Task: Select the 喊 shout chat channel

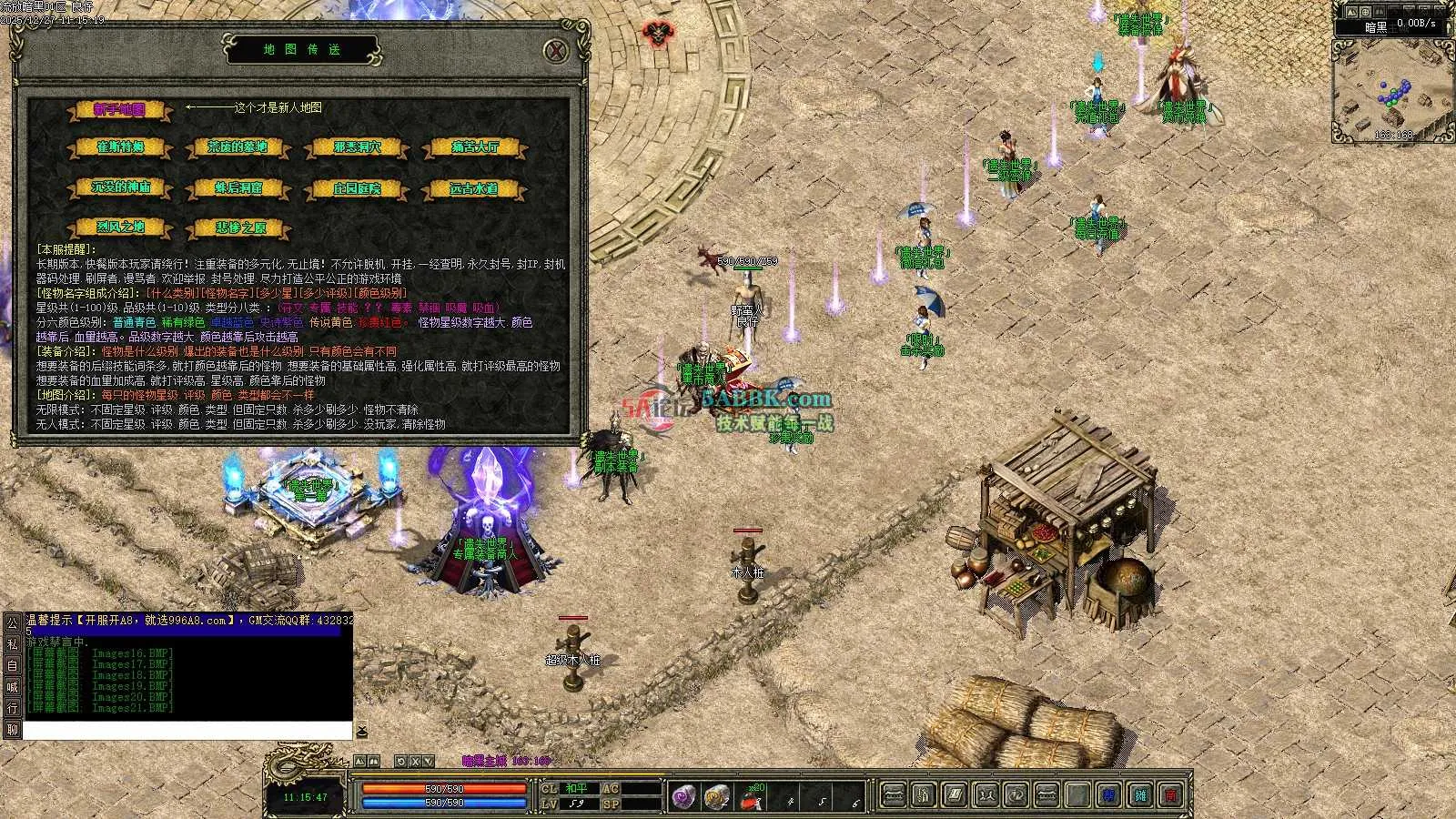Action: 12,687
